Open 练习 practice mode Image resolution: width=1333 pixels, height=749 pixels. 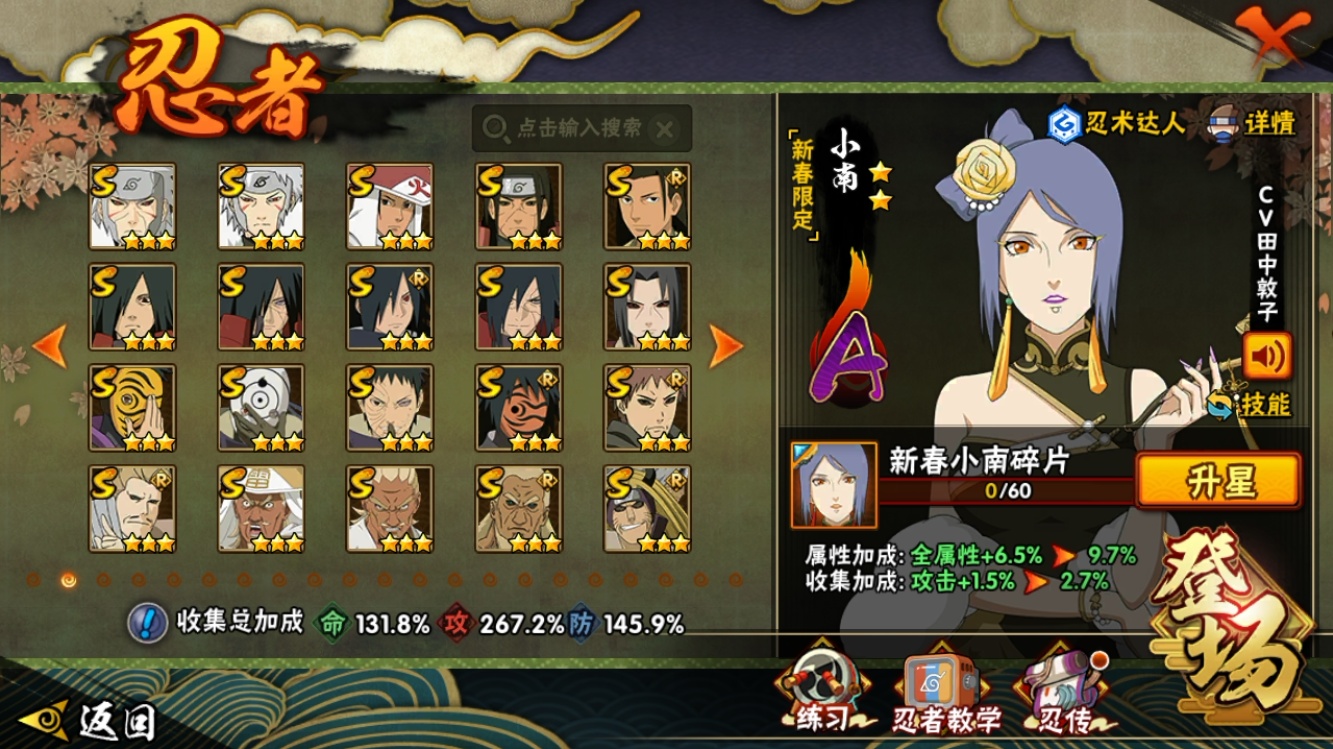(x=822, y=694)
